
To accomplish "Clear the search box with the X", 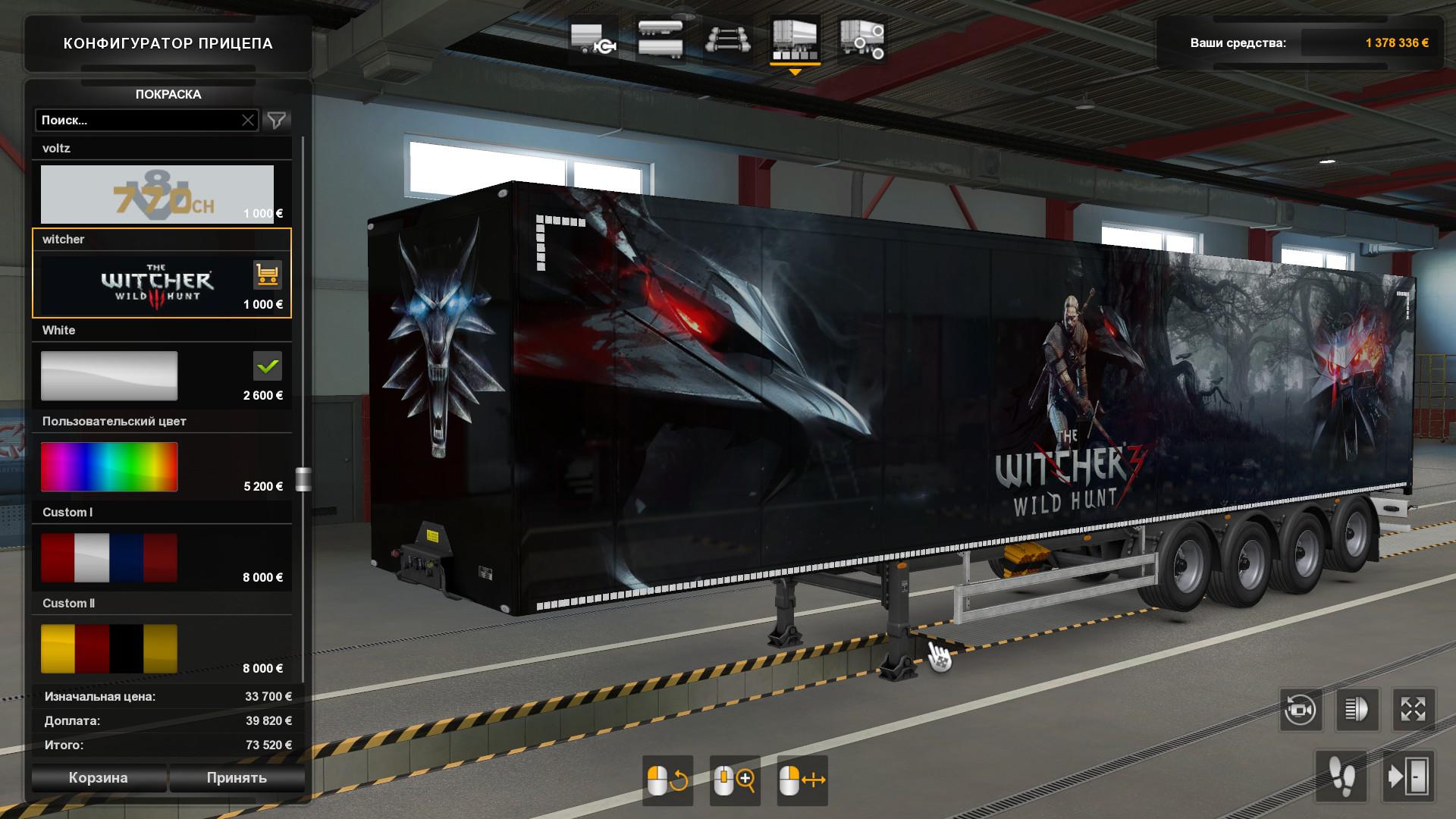I will [x=248, y=121].
